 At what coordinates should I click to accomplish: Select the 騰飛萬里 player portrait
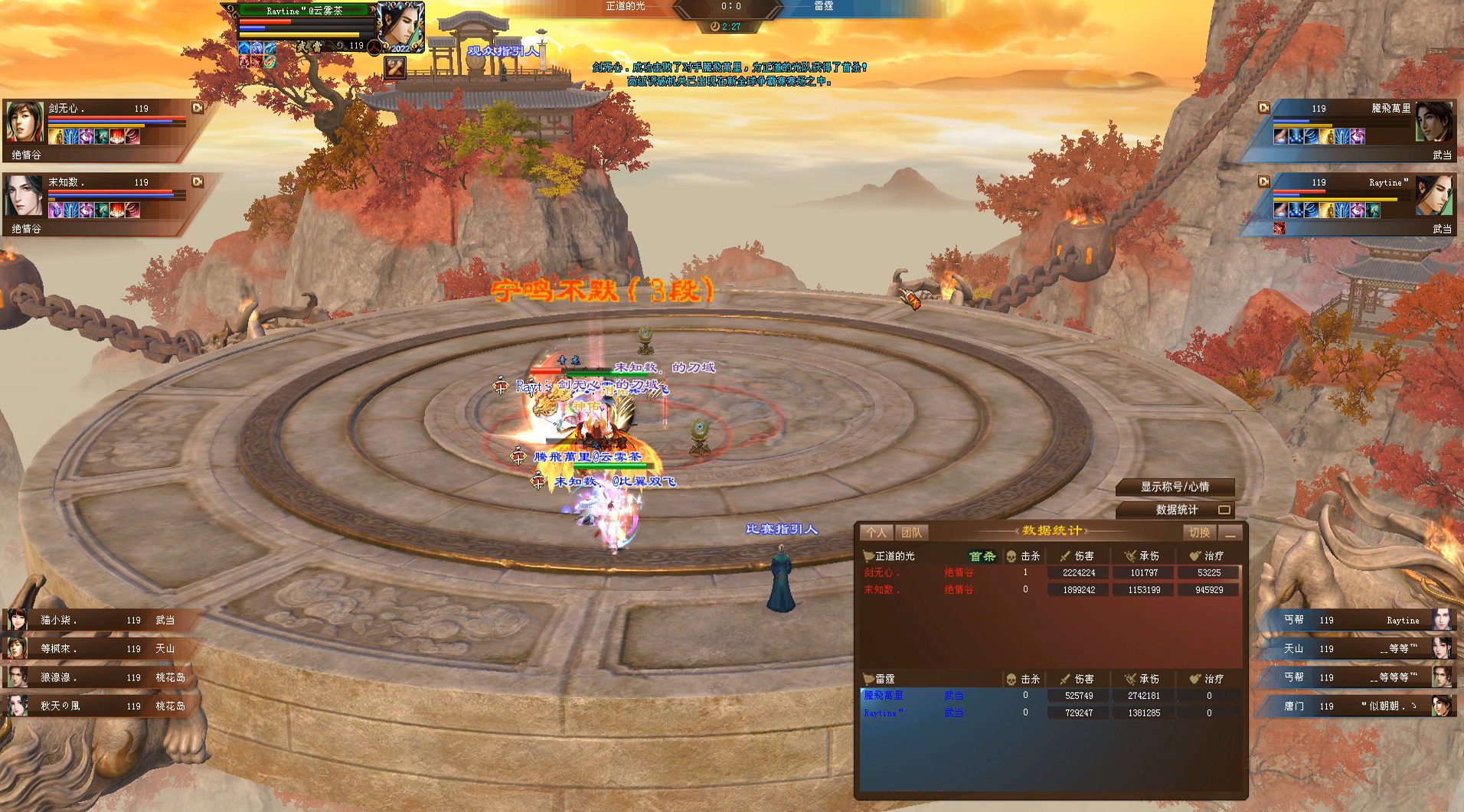[x=1434, y=122]
